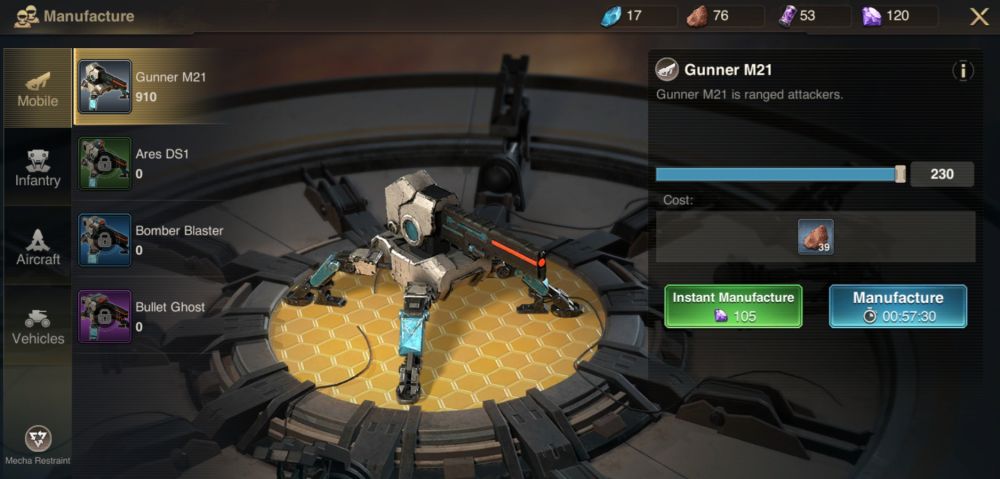Click the ore cost resource icon

pyautogui.click(x=815, y=237)
